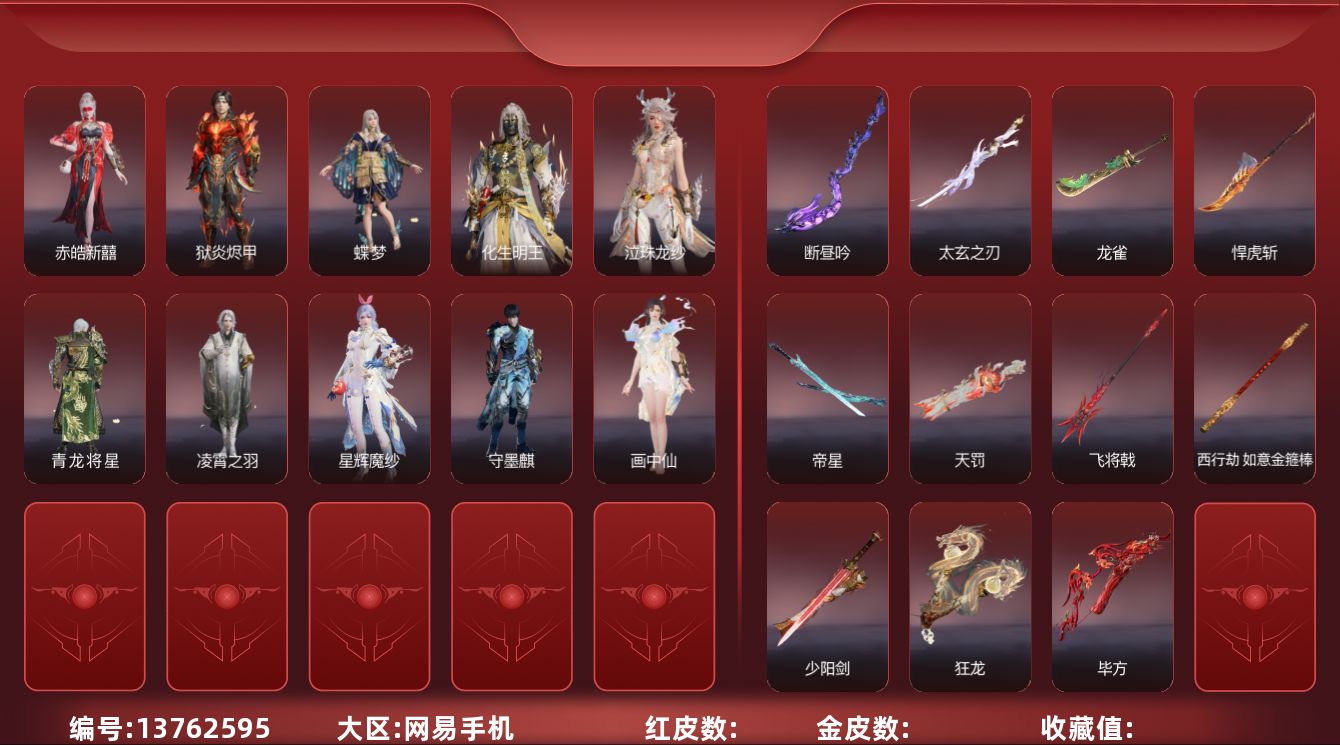Choose the 断昼吟 purple weapon card
Viewport: 1340px width, 745px height.
pos(827,180)
